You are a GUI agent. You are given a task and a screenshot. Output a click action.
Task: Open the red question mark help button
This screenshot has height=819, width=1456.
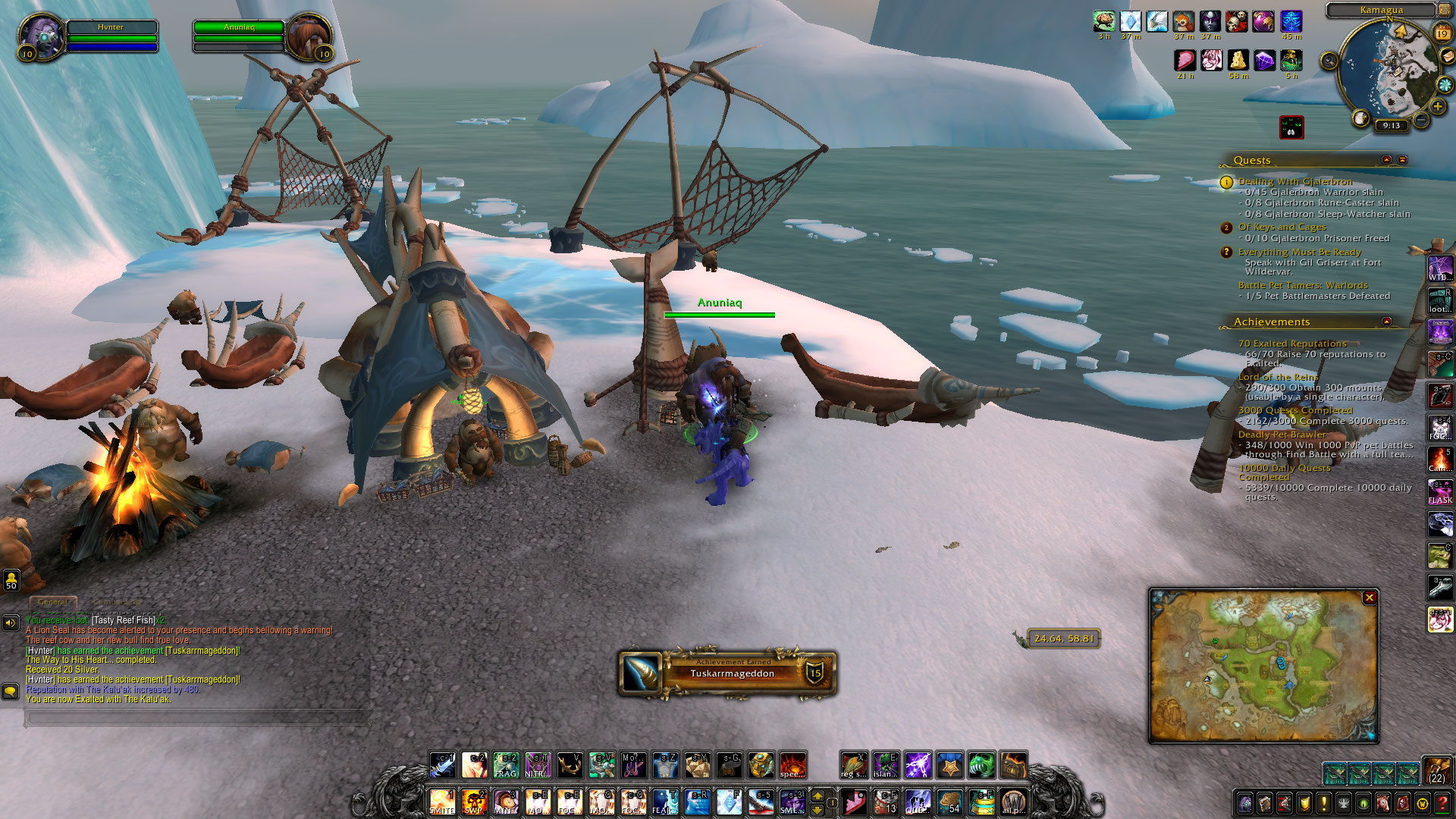[1442, 803]
